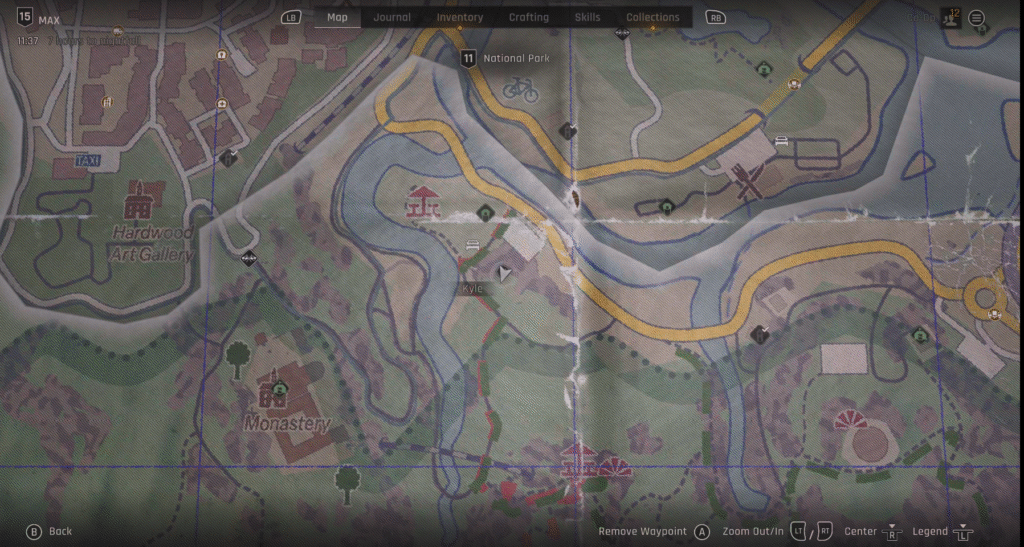Select the Kyle player arrow marker
1024x547 pixels.
(x=505, y=272)
